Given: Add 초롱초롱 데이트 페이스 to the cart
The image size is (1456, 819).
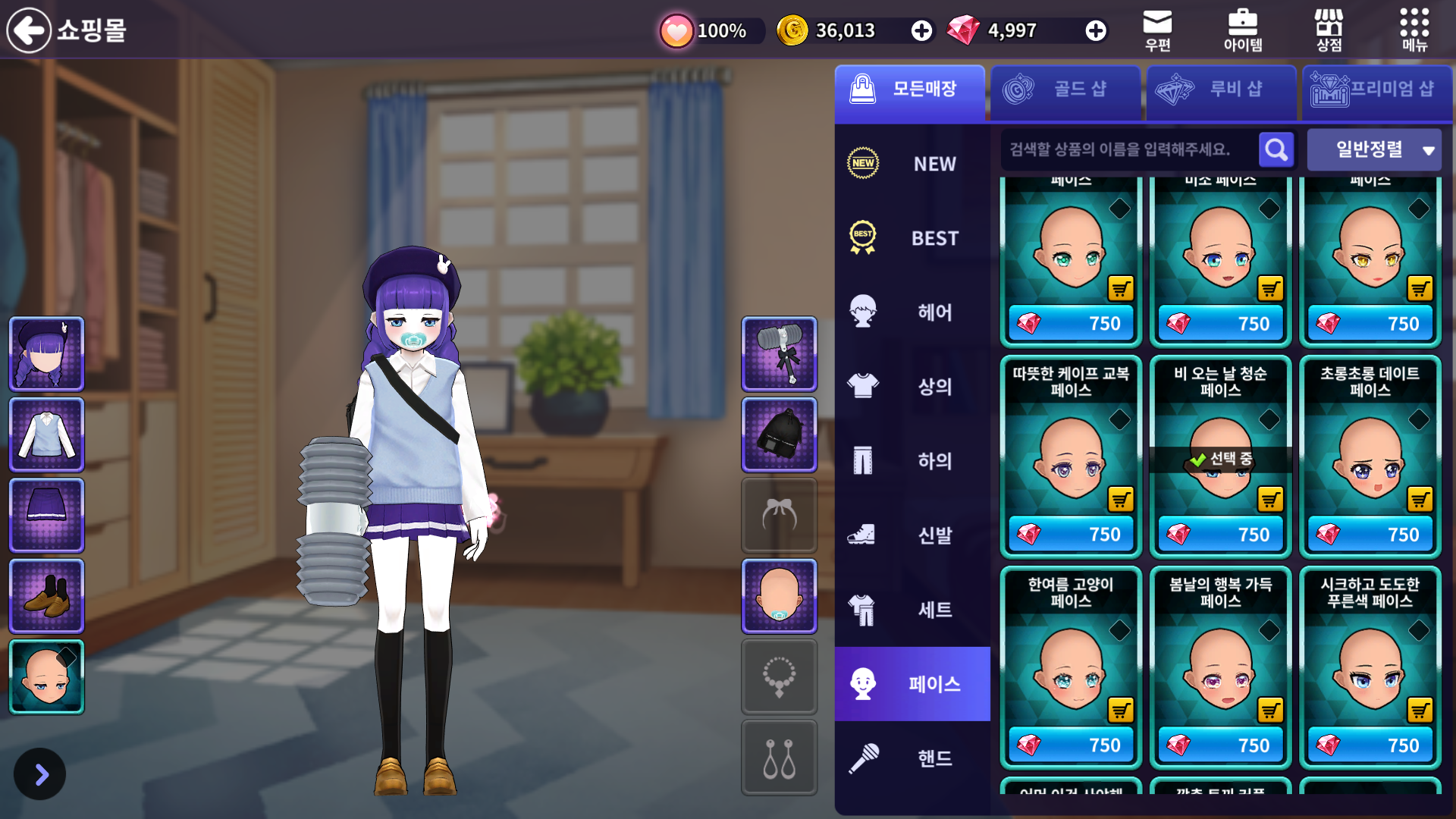Looking at the screenshot, I should pyautogui.click(x=1420, y=499).
